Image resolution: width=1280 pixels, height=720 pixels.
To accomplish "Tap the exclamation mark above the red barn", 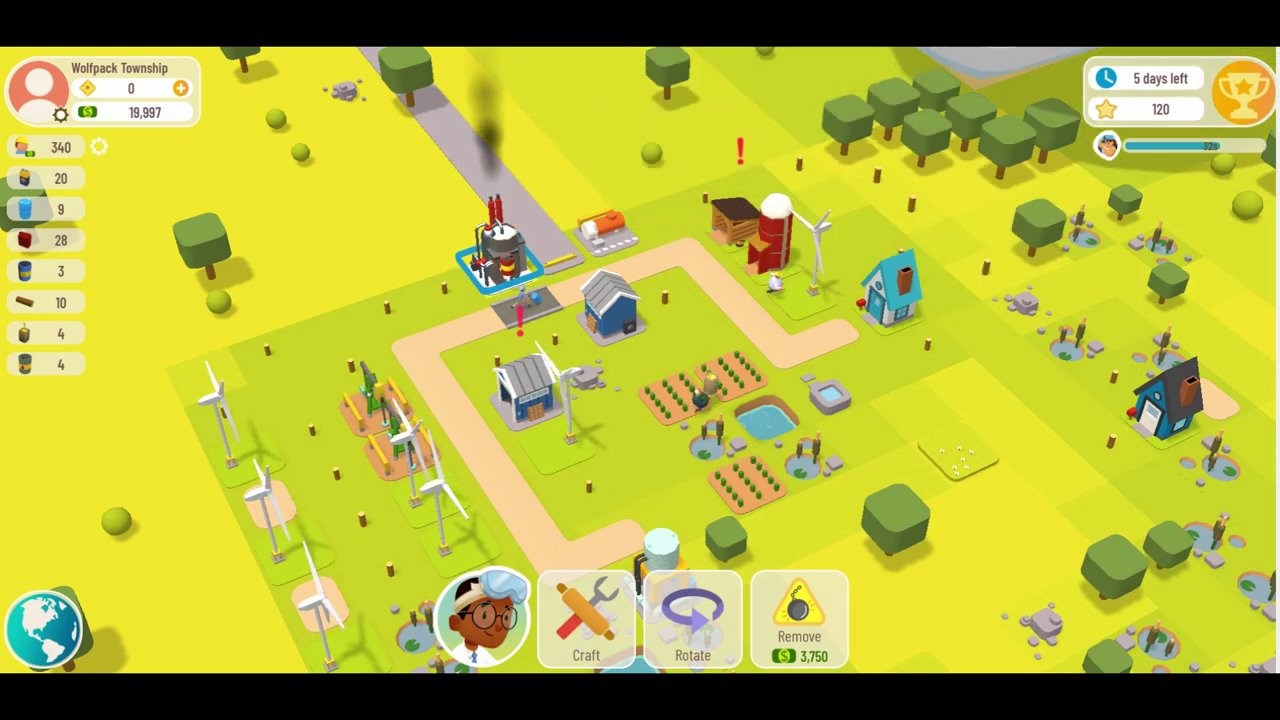I will pos(739,150).
